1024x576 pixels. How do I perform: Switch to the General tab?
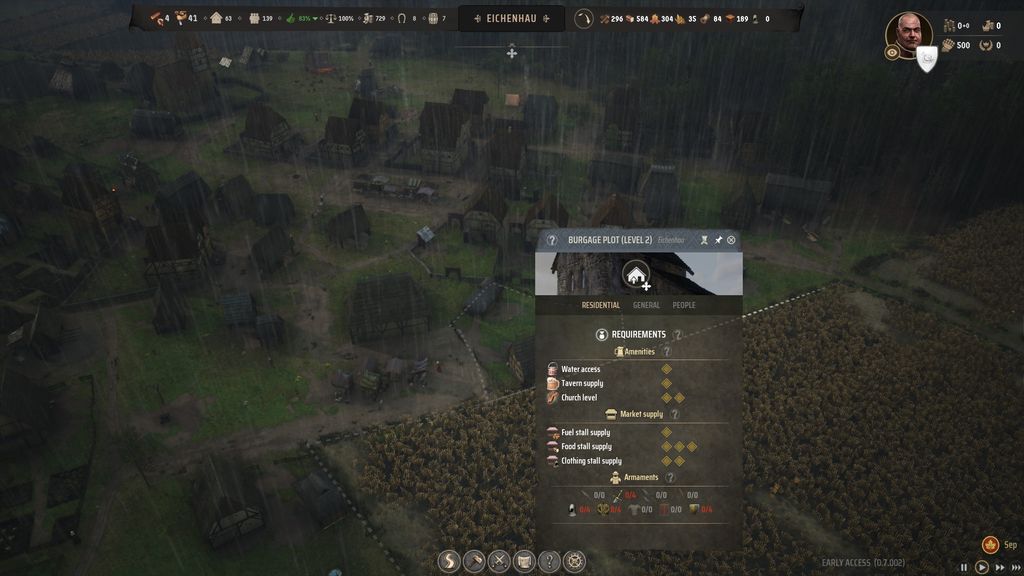[x=646, y=305]
